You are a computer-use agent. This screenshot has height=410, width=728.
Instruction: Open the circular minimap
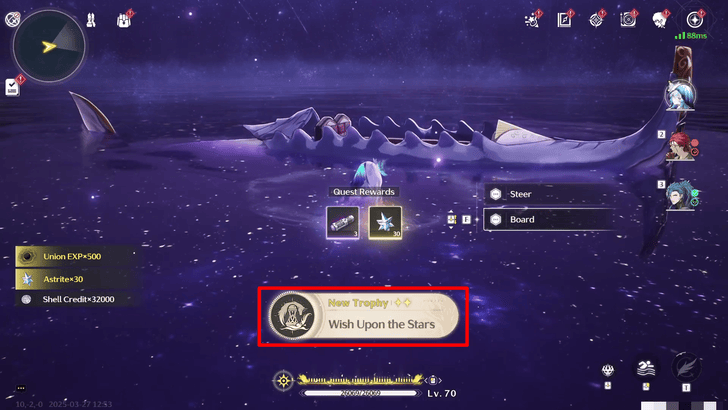click(48, 44)
